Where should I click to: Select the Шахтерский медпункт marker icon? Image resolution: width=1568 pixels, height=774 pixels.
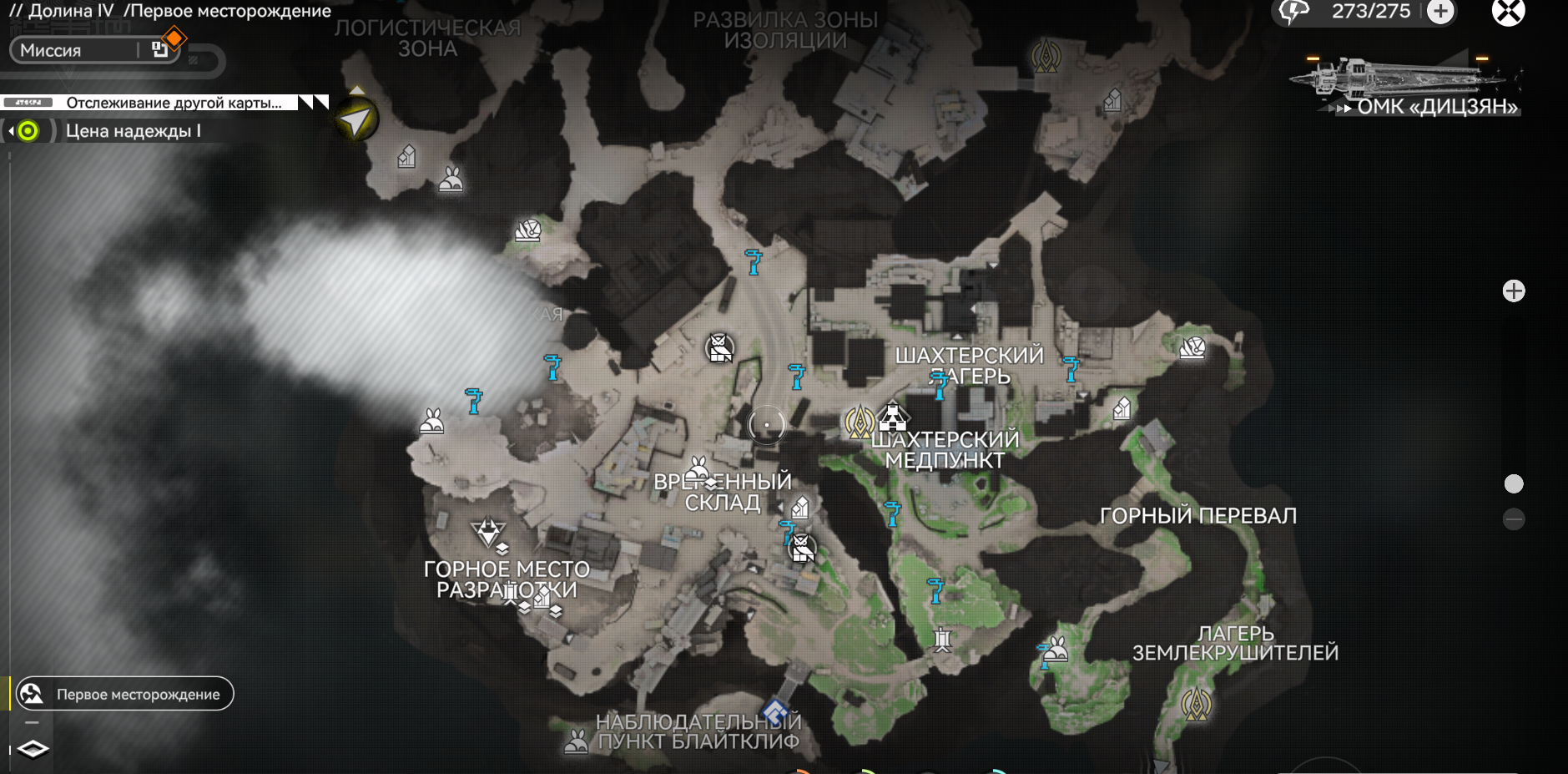tap(893, 416)
